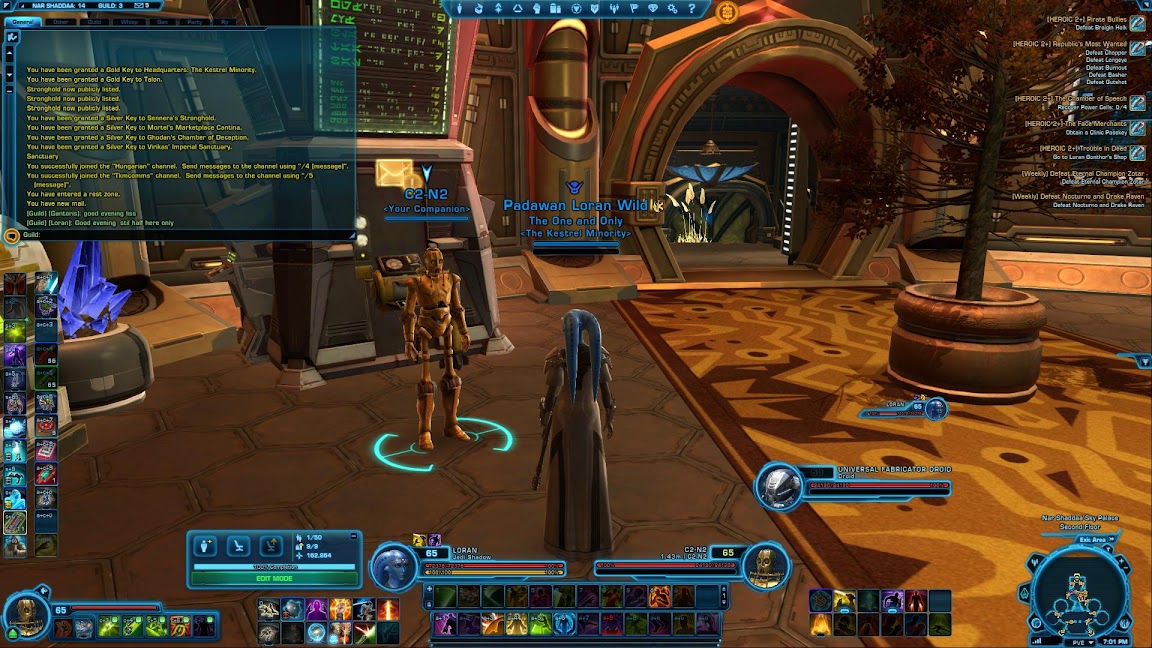This screenshot has height=648, width=1152.
Task: Switch to the Guild chat tab
Action: [x=95, y=21]
